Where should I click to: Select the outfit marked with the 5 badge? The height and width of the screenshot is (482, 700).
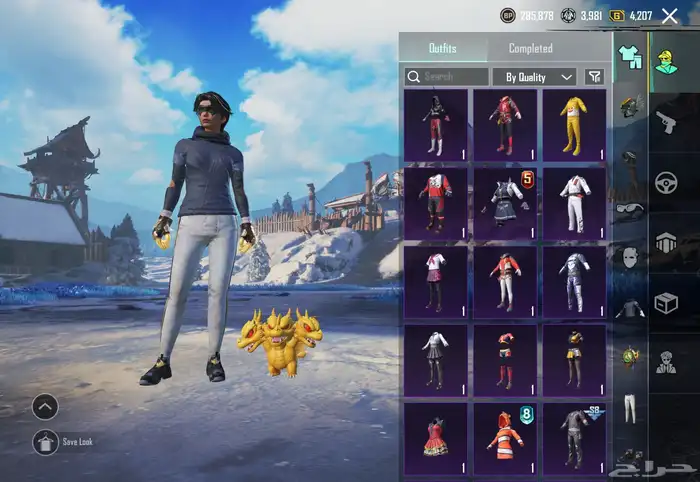[x=505, y=203]
